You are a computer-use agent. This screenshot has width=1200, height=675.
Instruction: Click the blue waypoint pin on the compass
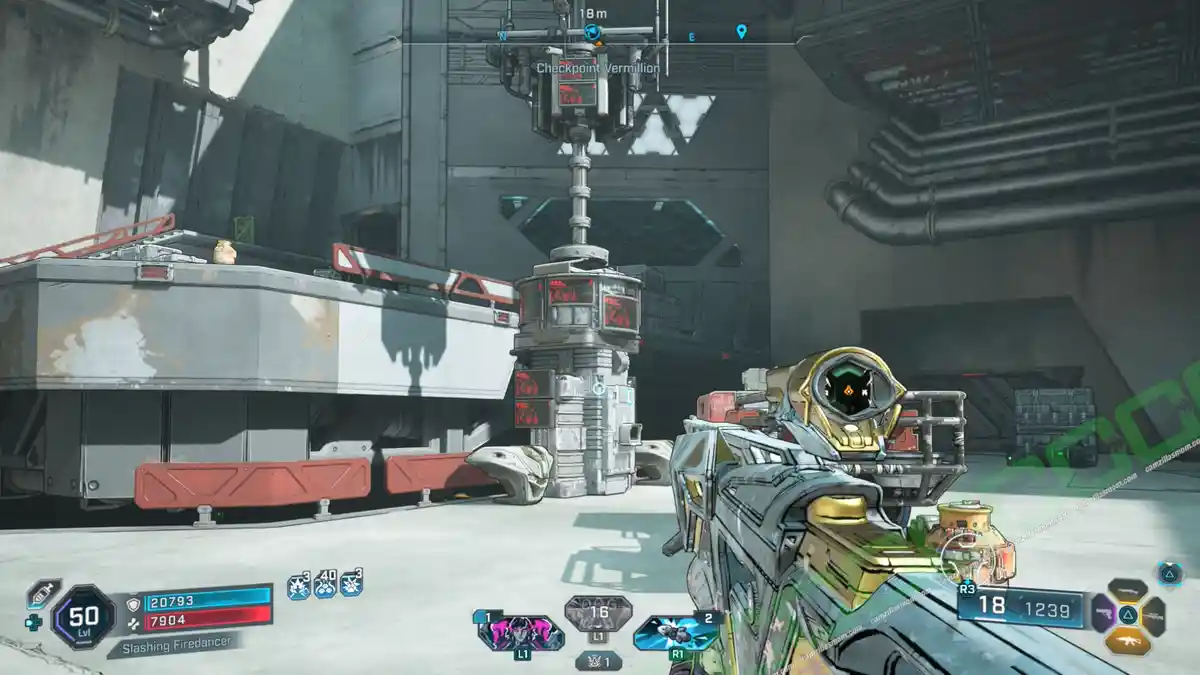tap(741, 32)
